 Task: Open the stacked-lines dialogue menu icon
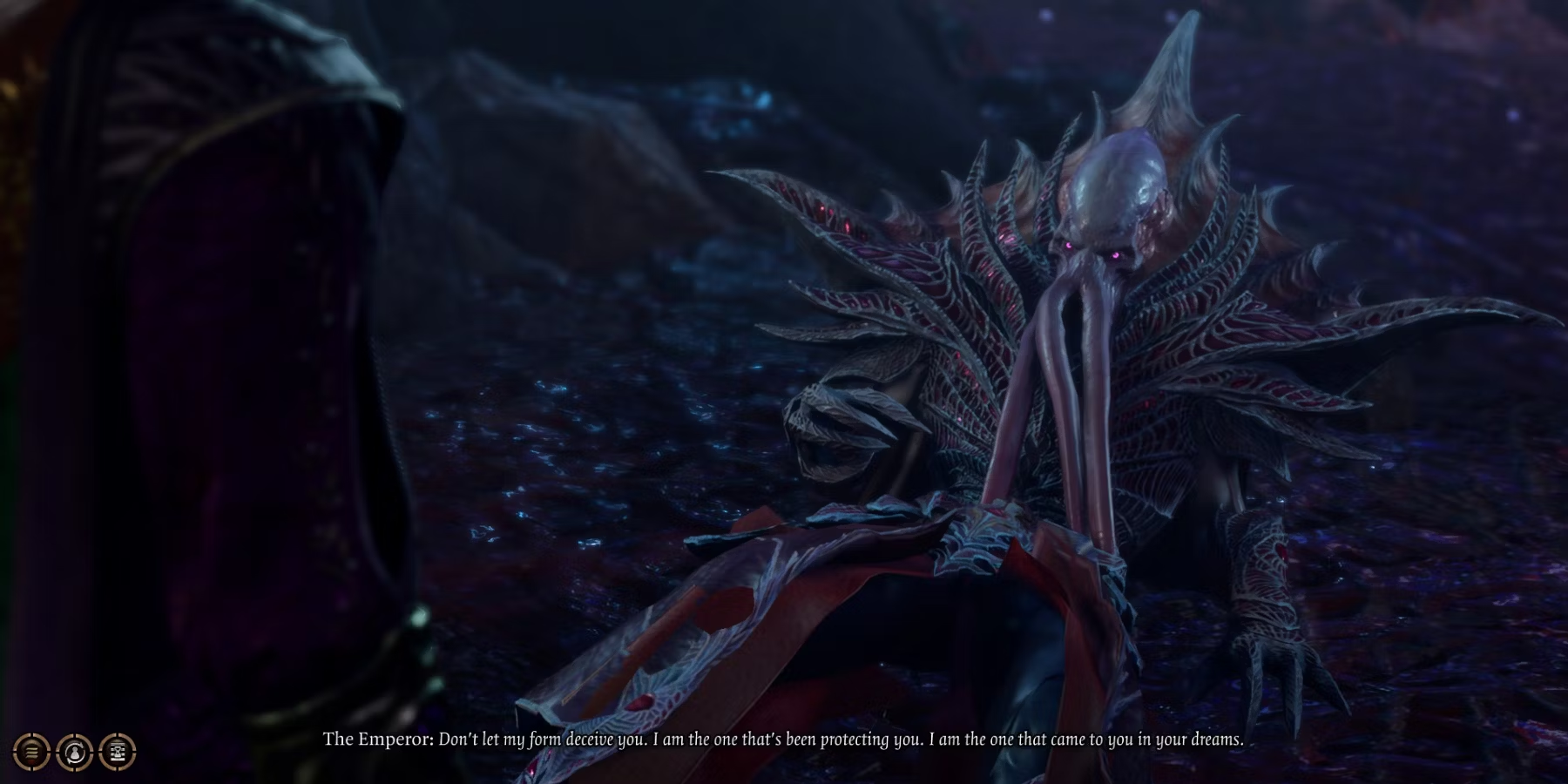31,751
